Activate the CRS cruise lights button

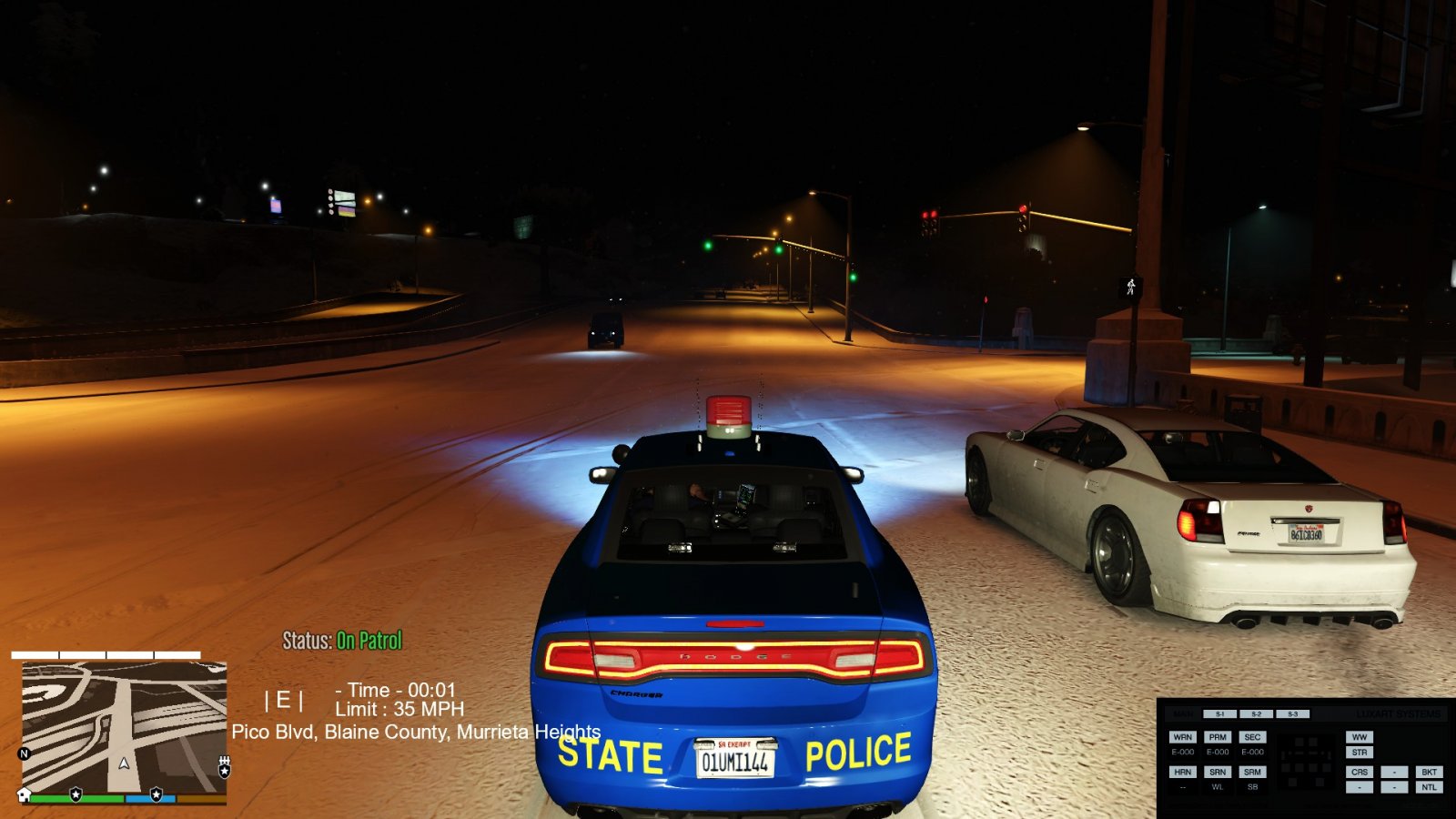point(1360,772)
